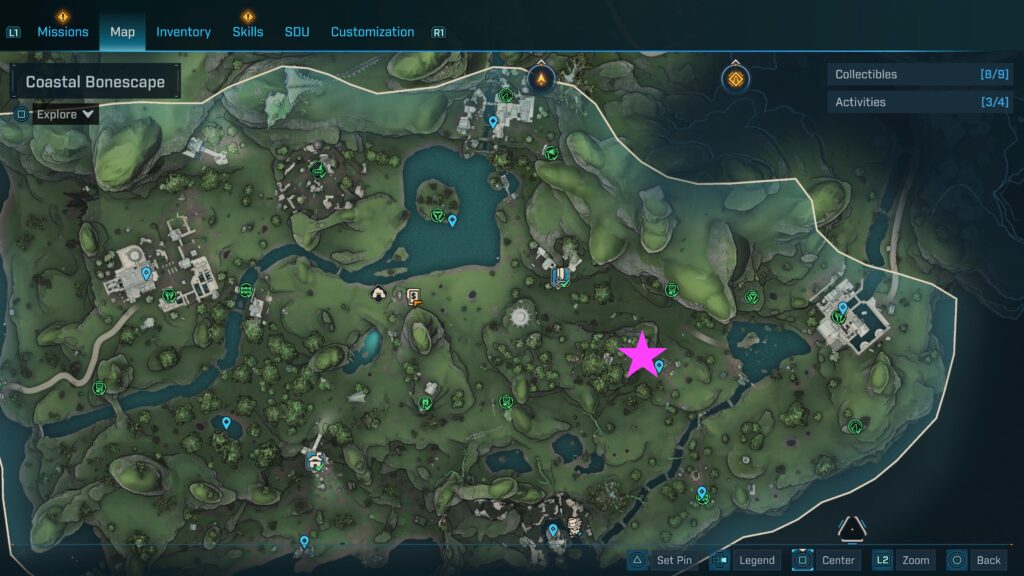Click the pink star map pin
The image size is (1024, 576).
click(x=641, y=354)
